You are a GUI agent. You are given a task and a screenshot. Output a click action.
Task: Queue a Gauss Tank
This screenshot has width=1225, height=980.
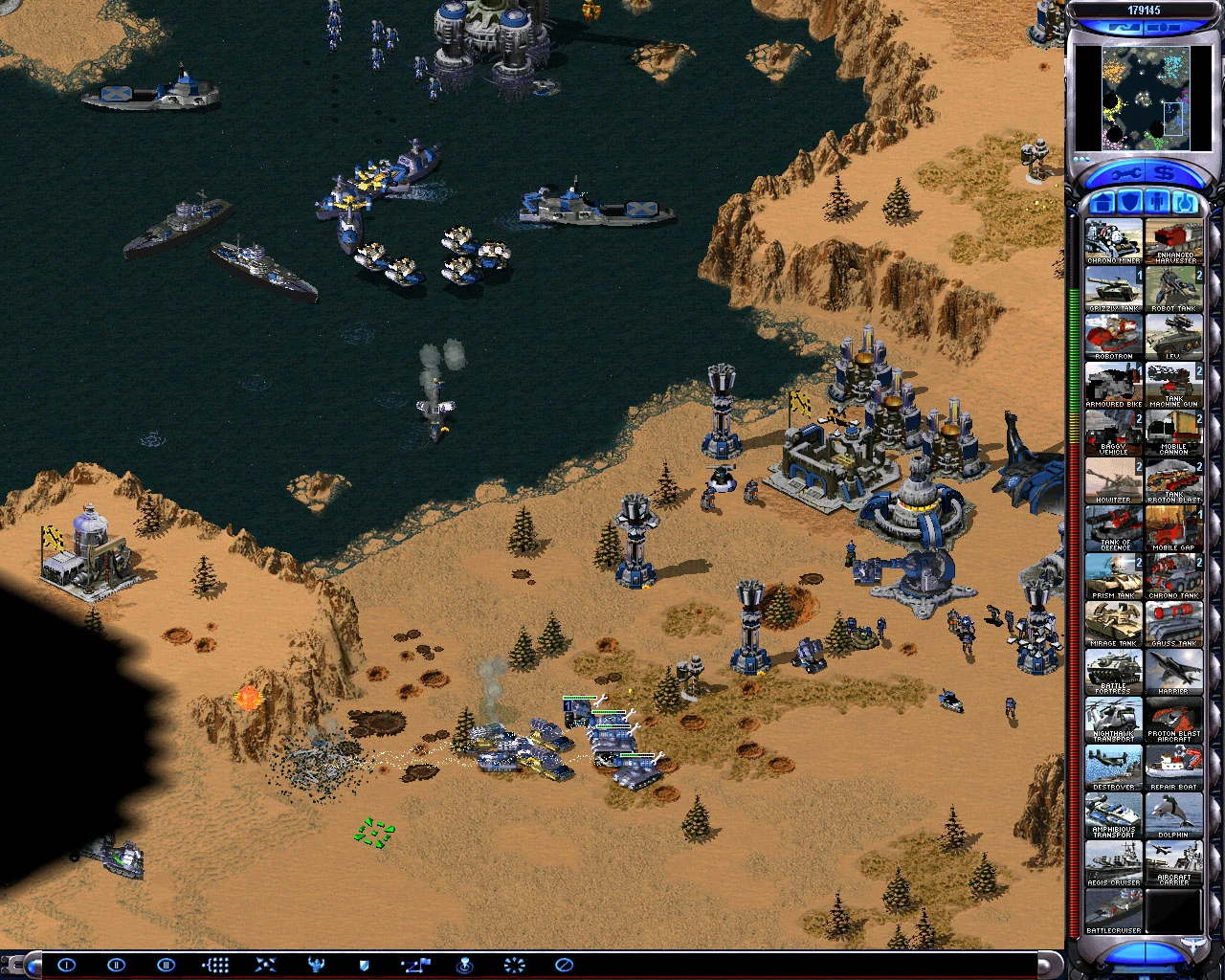pyautogui.click(x=1174, y=620)
